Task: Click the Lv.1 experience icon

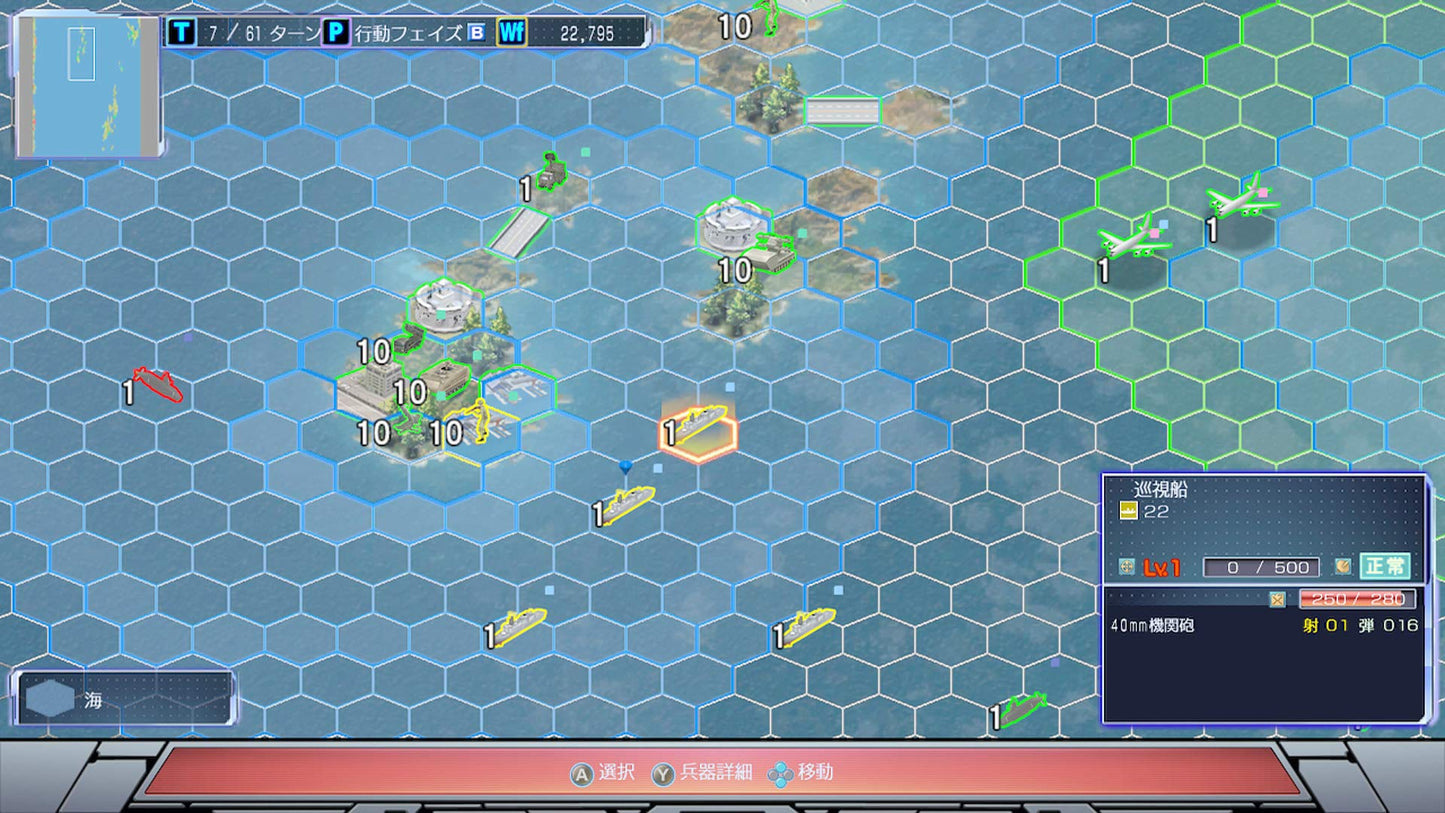Action: point(1125,567)
